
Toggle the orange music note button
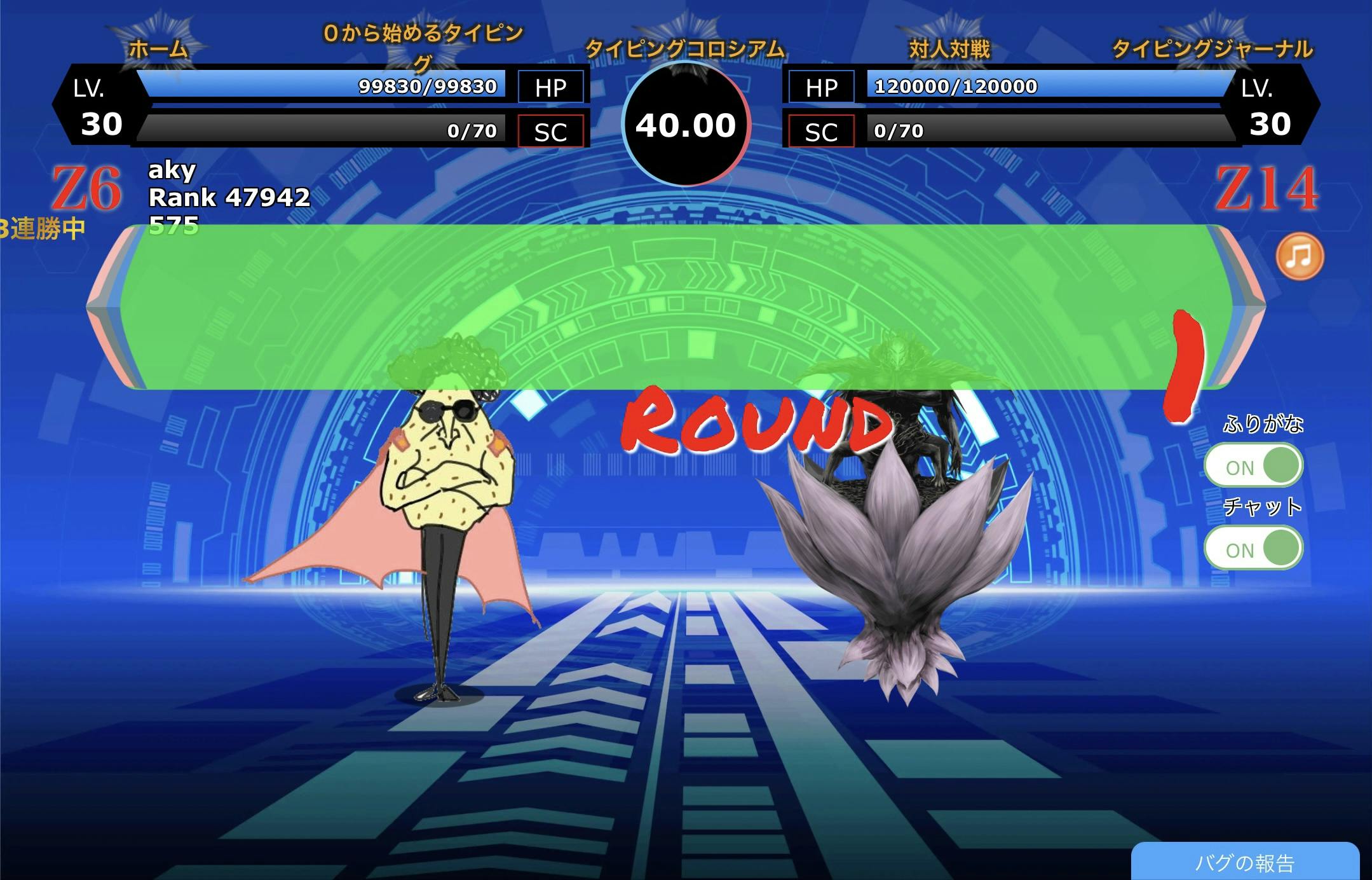pos(1300,256)
